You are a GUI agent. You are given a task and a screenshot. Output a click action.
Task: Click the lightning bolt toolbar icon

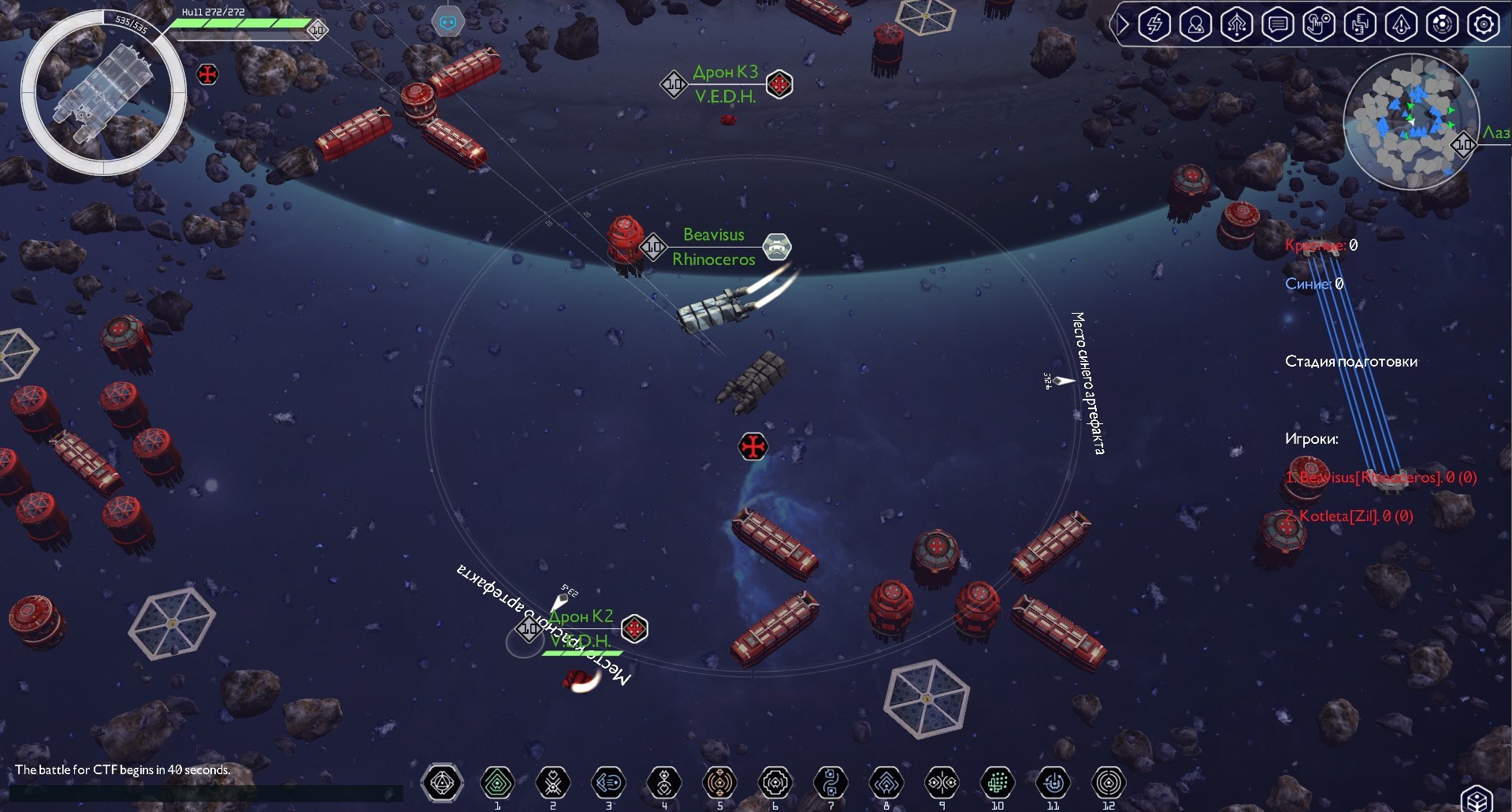point(1154,24)
